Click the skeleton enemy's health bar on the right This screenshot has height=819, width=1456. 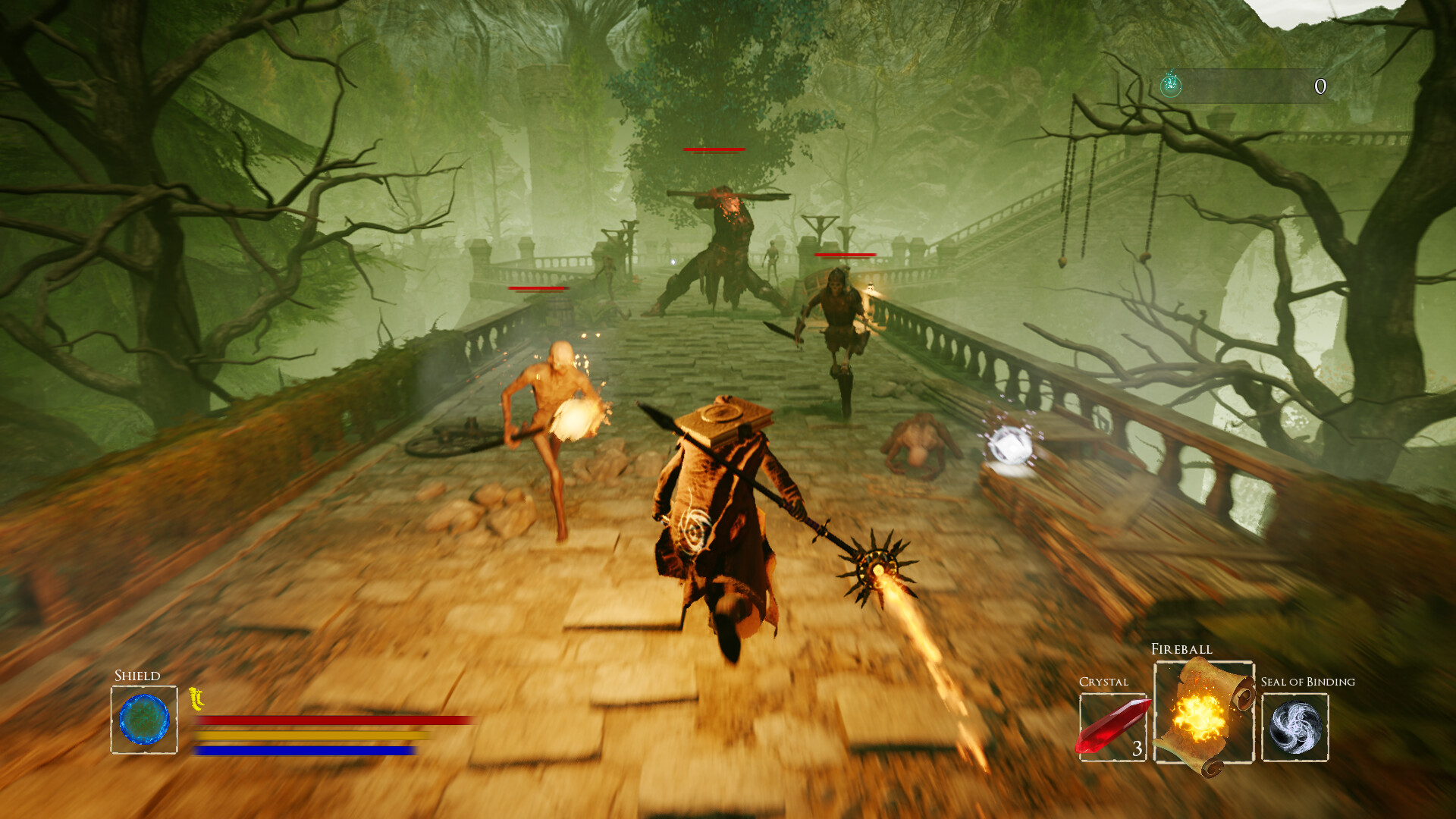point(844,256)
